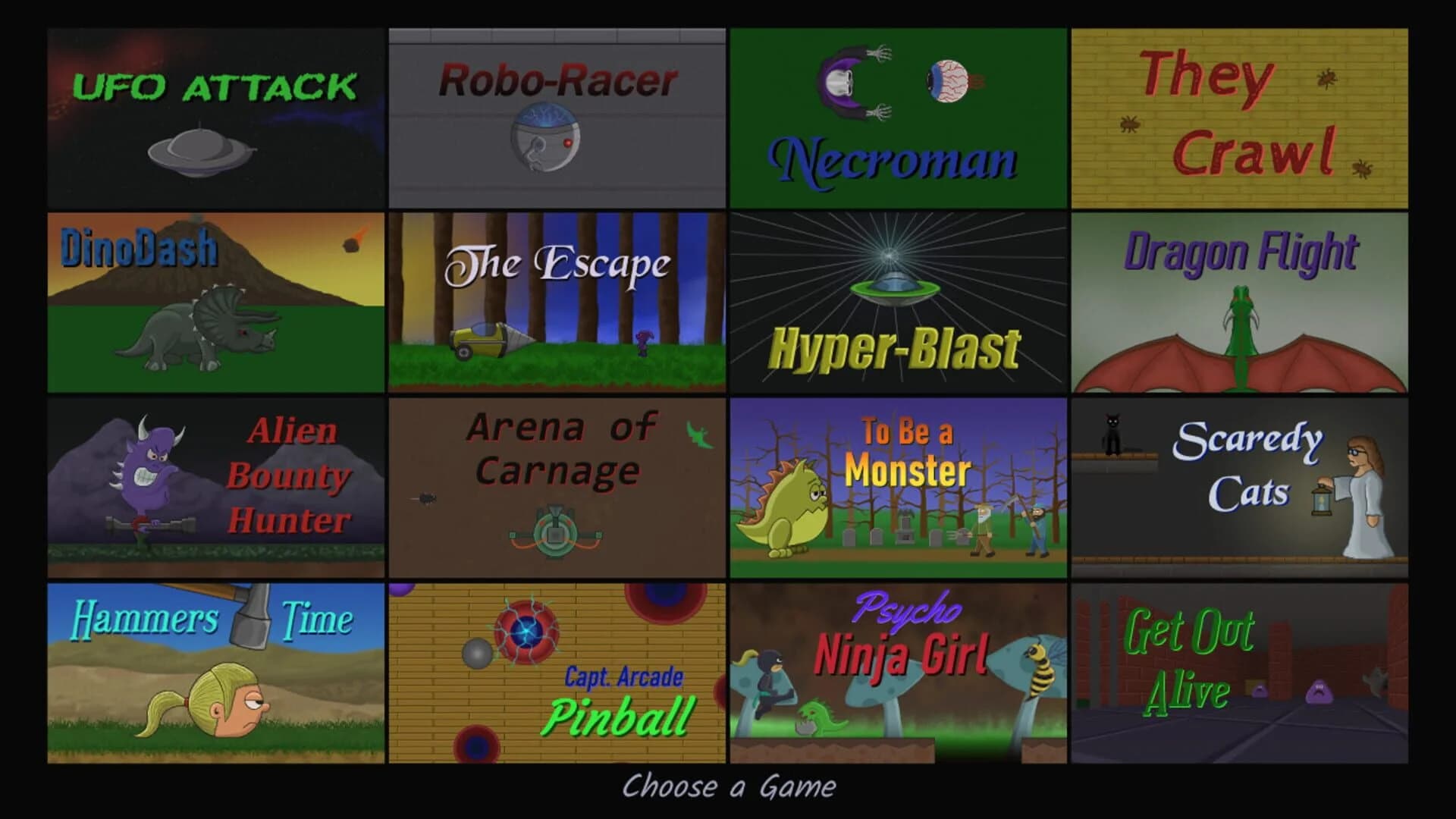Viewport: 1456px width, 819px height.
Task: Click the Choose a Game label
Action: point(728,787)
